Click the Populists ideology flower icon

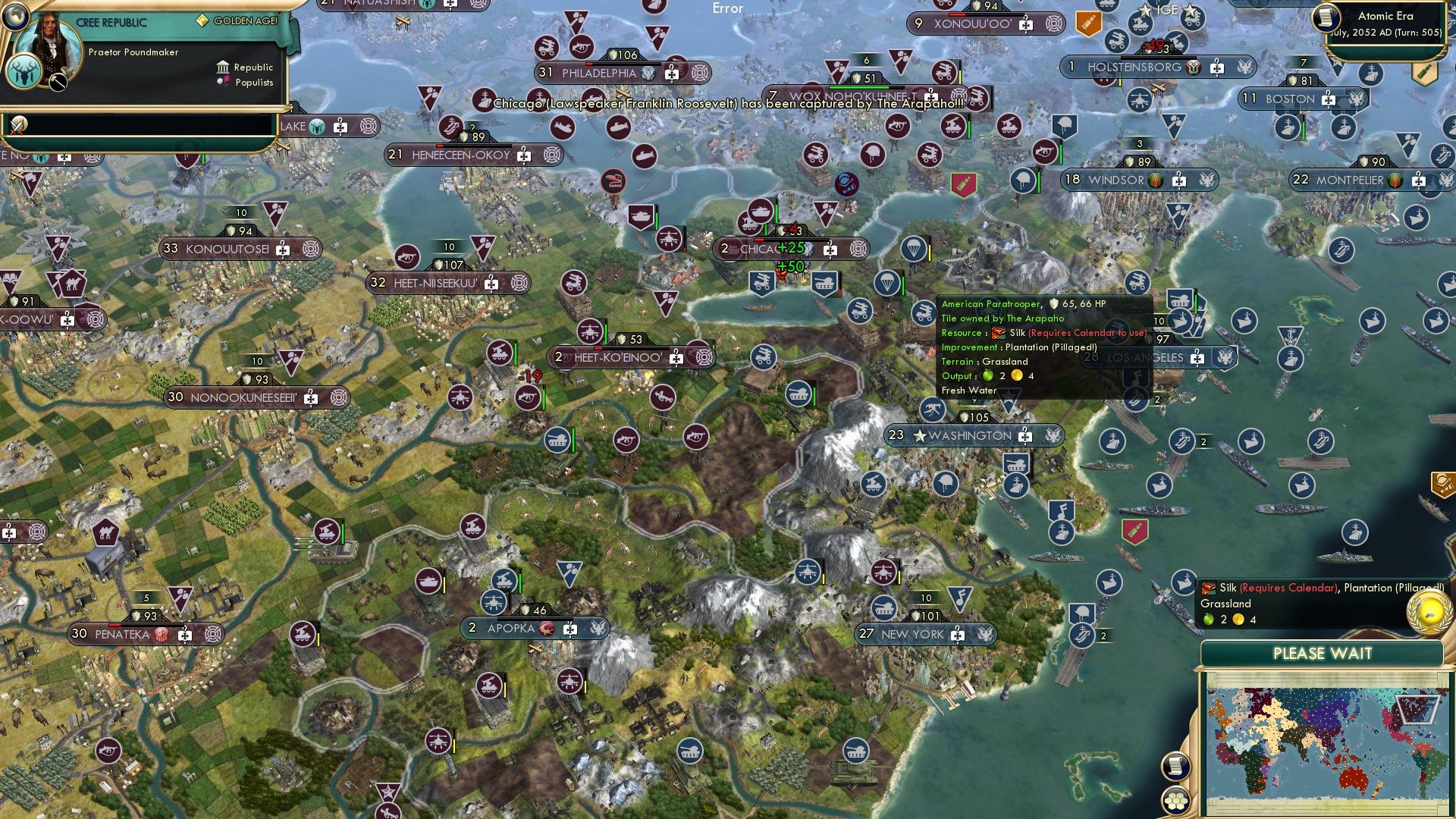tap(223, 83)
